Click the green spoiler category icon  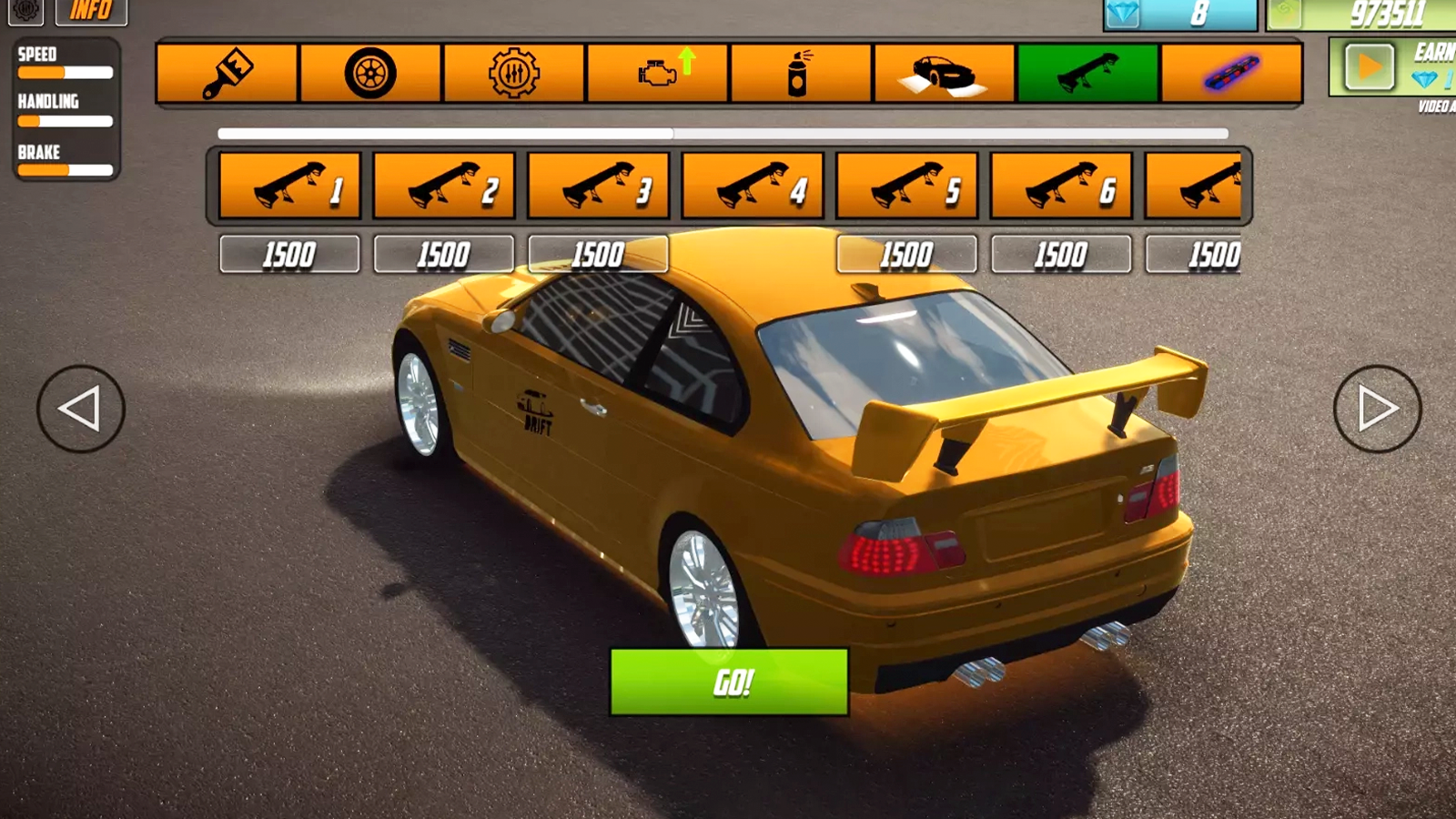(x=1087, y=72)
